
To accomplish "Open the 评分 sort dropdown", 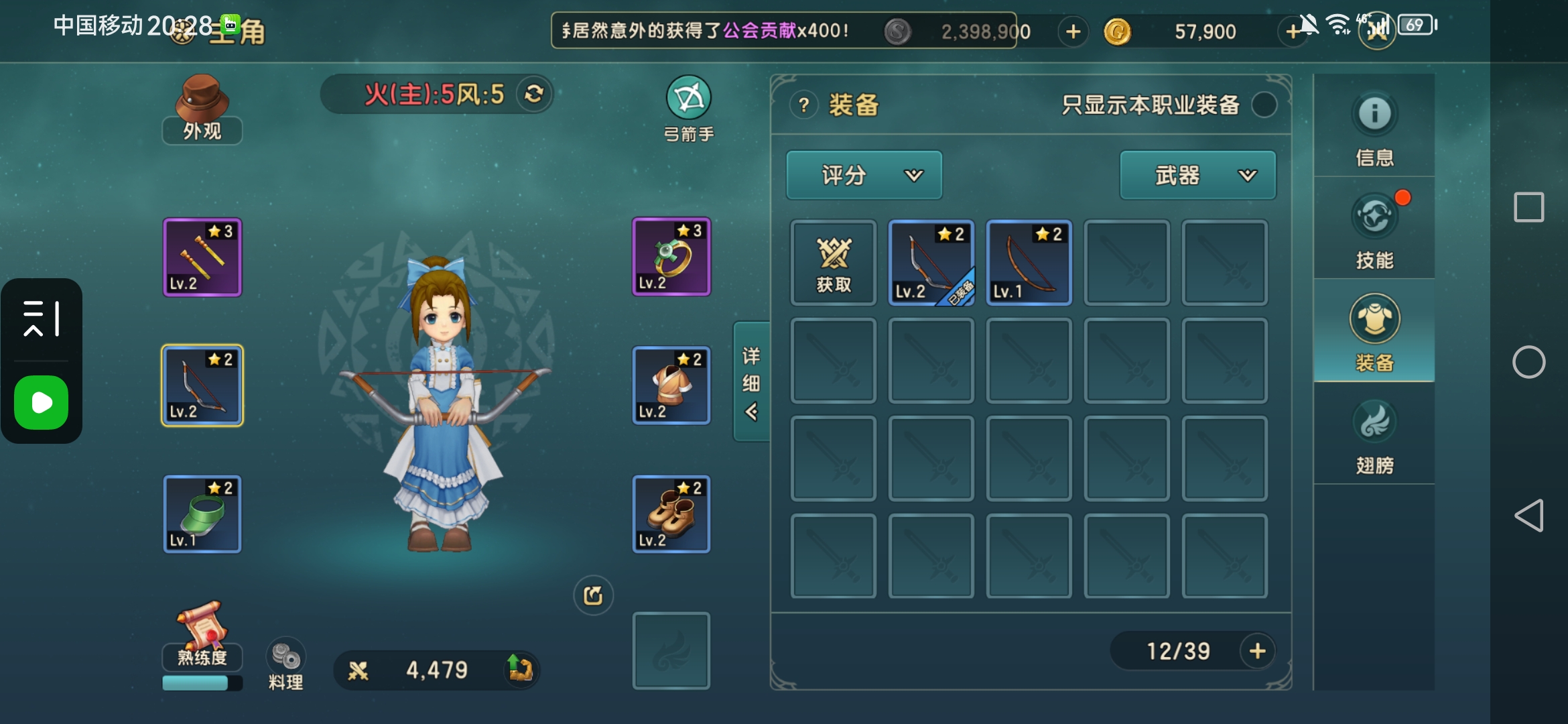I will click(x=864, y=175).
